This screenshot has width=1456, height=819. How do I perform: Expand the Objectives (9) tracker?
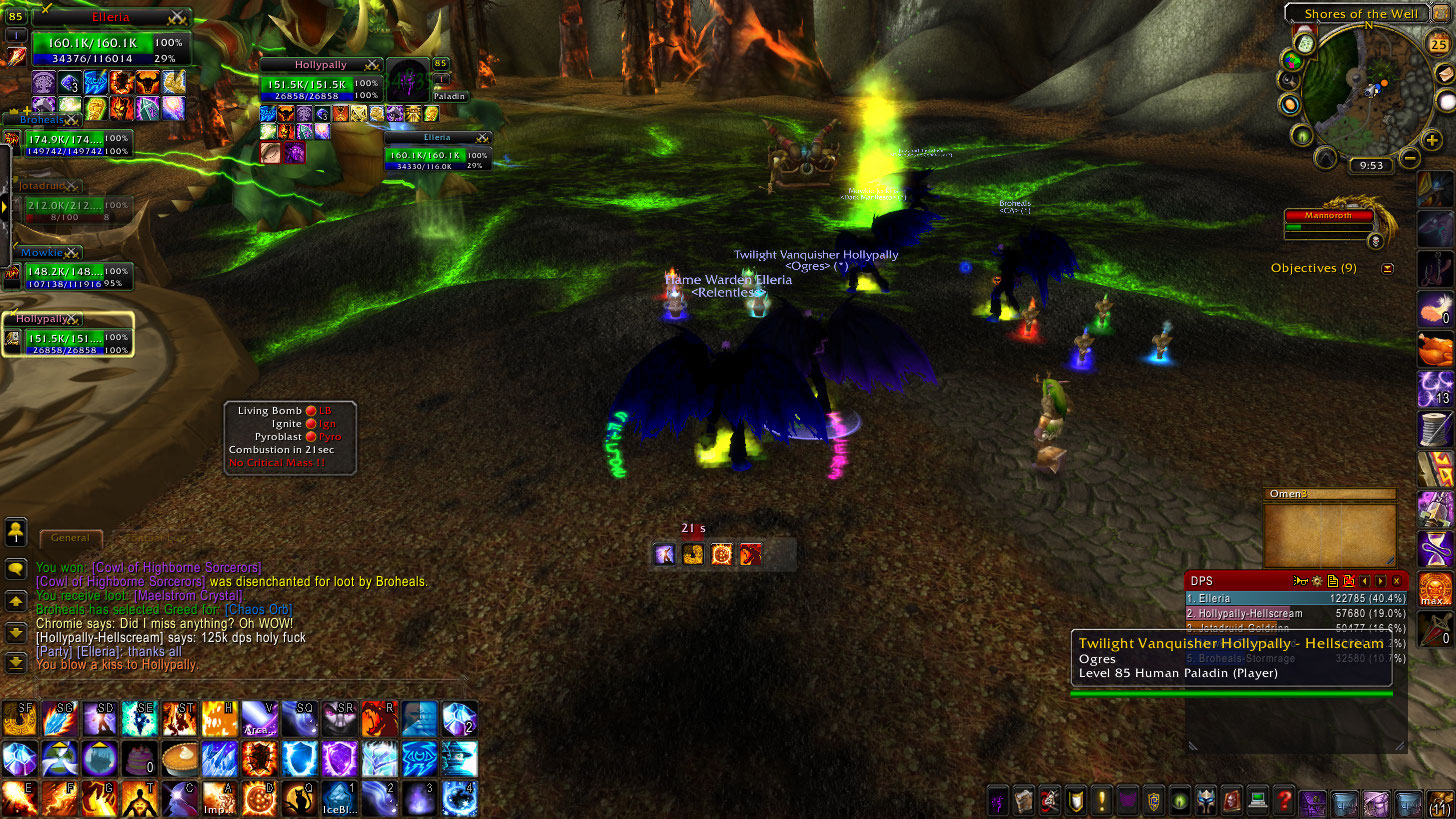pos(1387,268)
